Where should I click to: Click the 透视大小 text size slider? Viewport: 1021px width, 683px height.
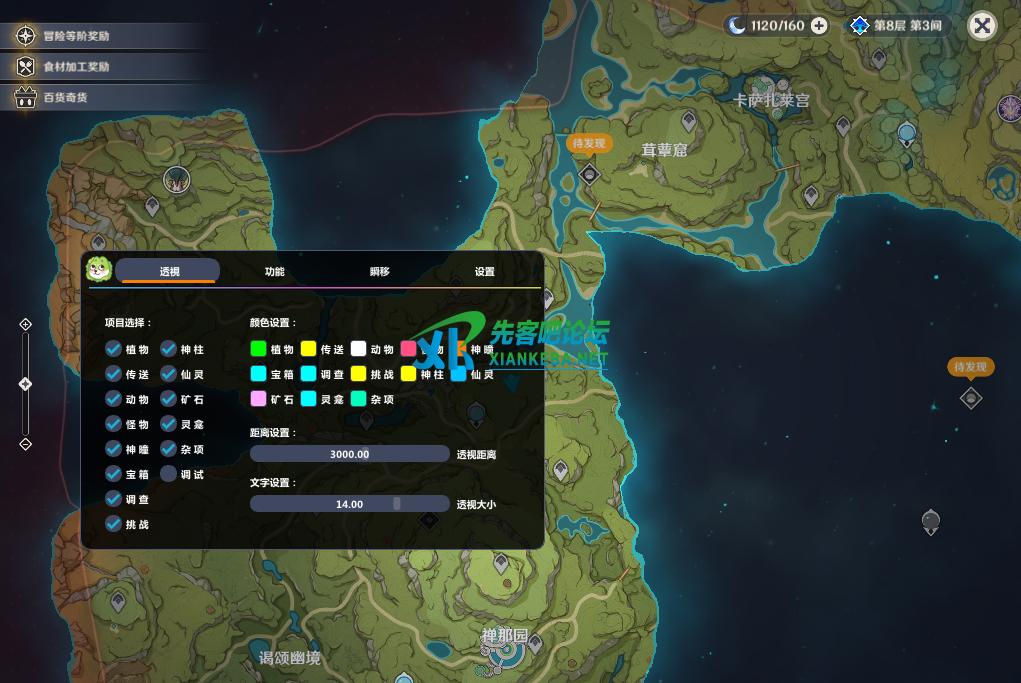click(349, 504)
